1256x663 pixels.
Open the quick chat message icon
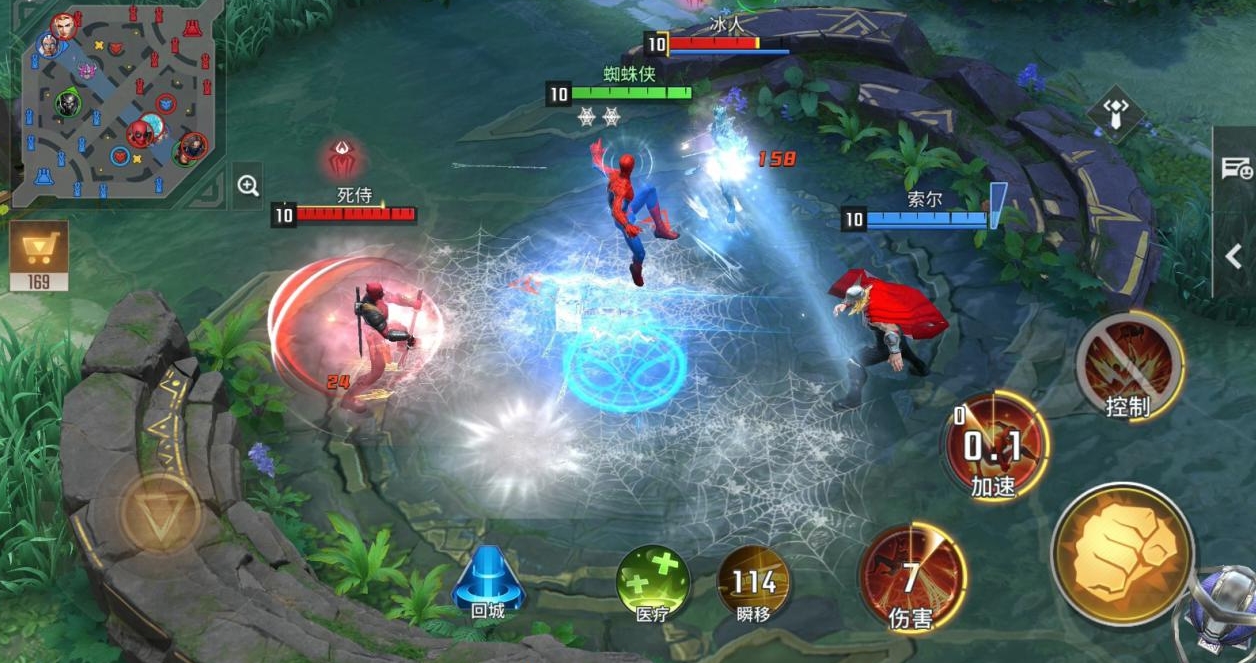1236,169
